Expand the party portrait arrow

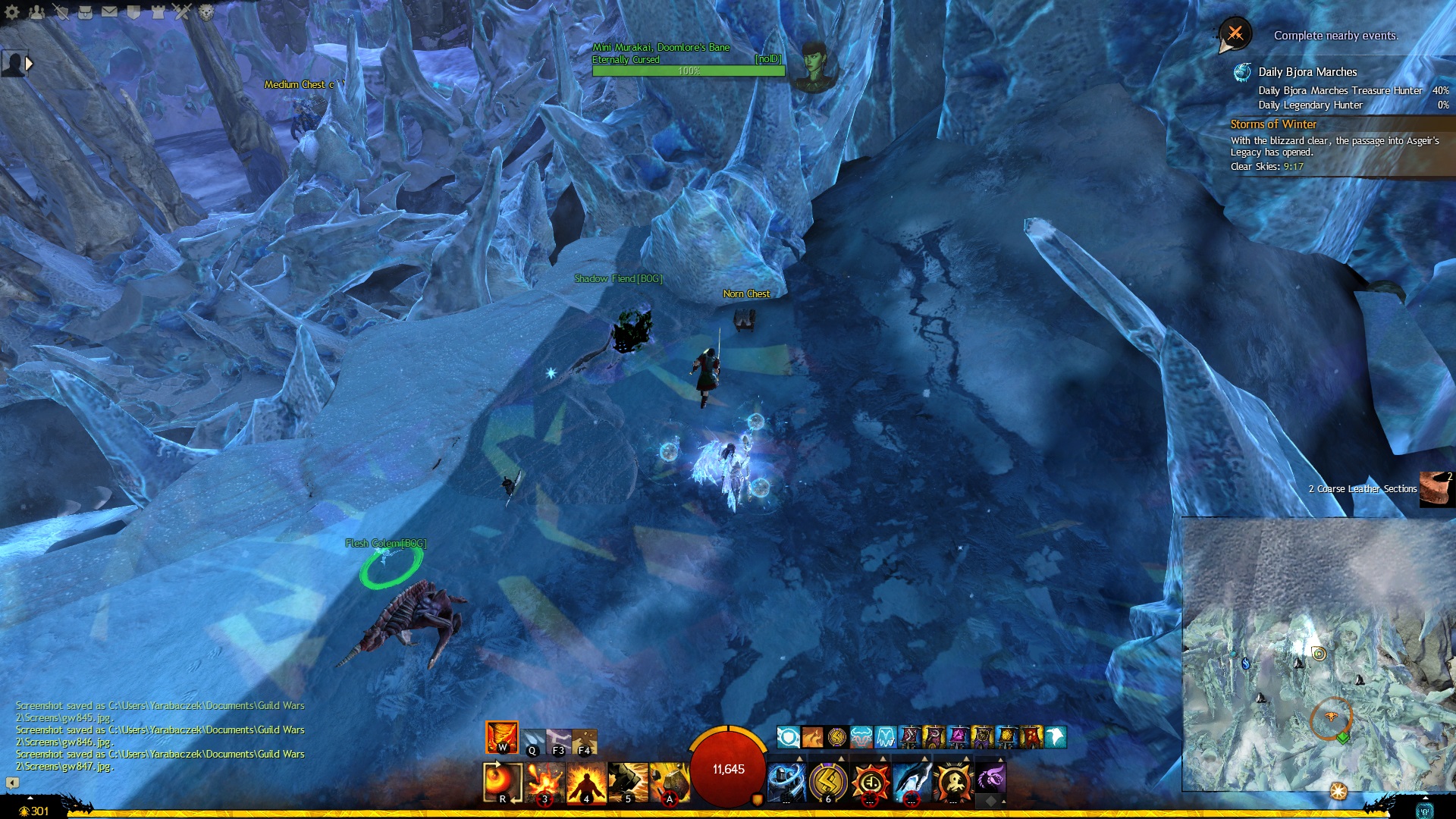tap(29, 64)
